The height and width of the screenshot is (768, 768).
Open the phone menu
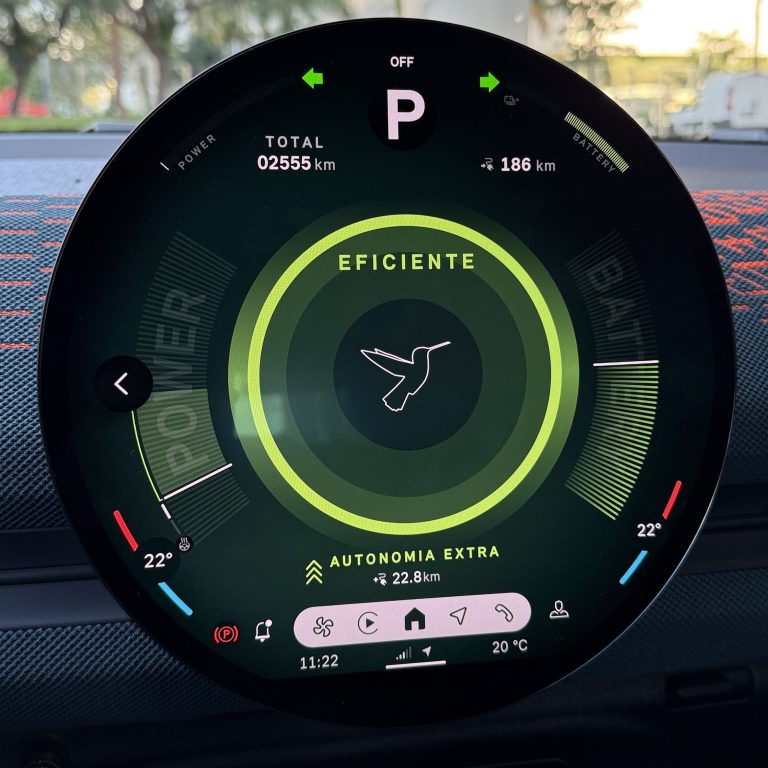503,614
